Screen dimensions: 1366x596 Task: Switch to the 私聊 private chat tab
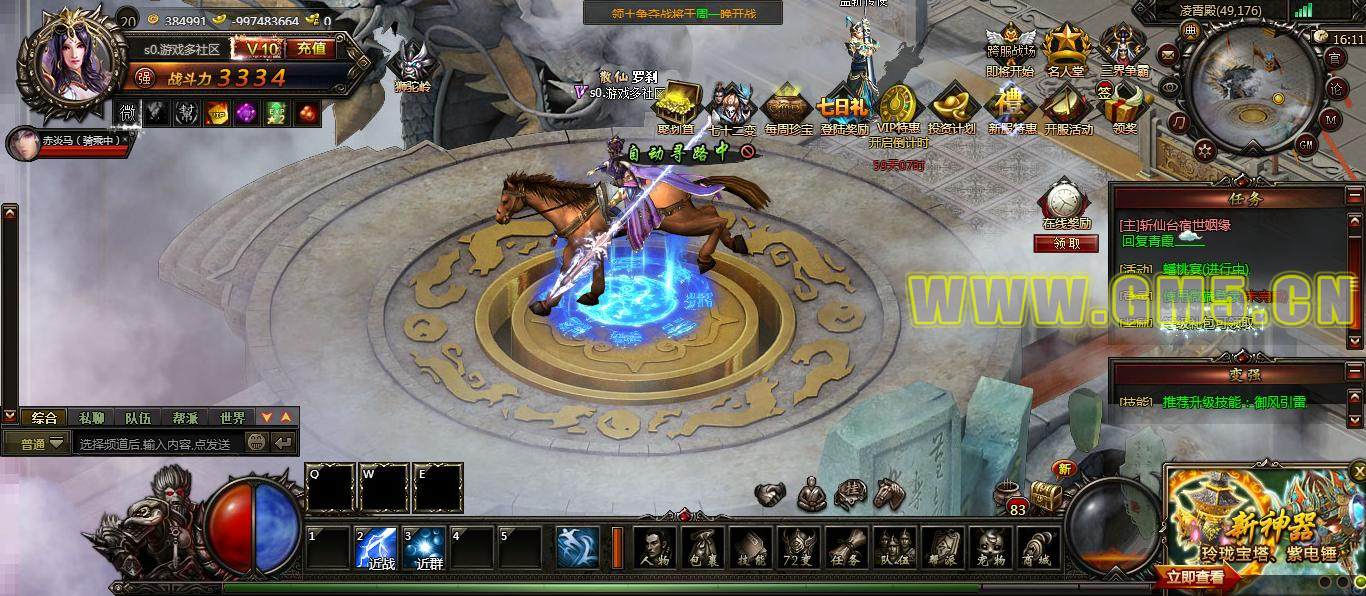[x=91, y=418]
